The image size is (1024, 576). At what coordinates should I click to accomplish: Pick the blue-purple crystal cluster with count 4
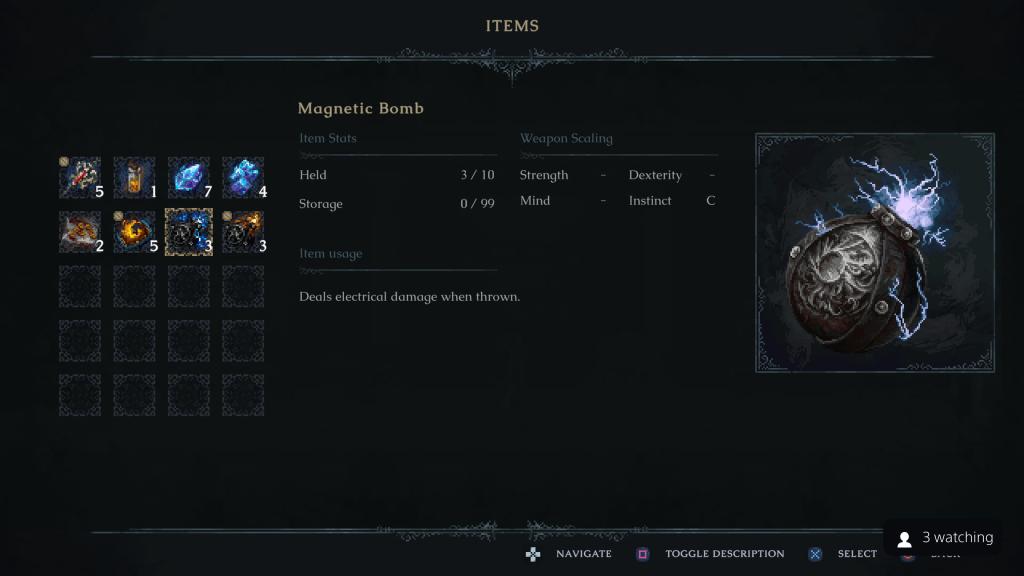[243, 177]
